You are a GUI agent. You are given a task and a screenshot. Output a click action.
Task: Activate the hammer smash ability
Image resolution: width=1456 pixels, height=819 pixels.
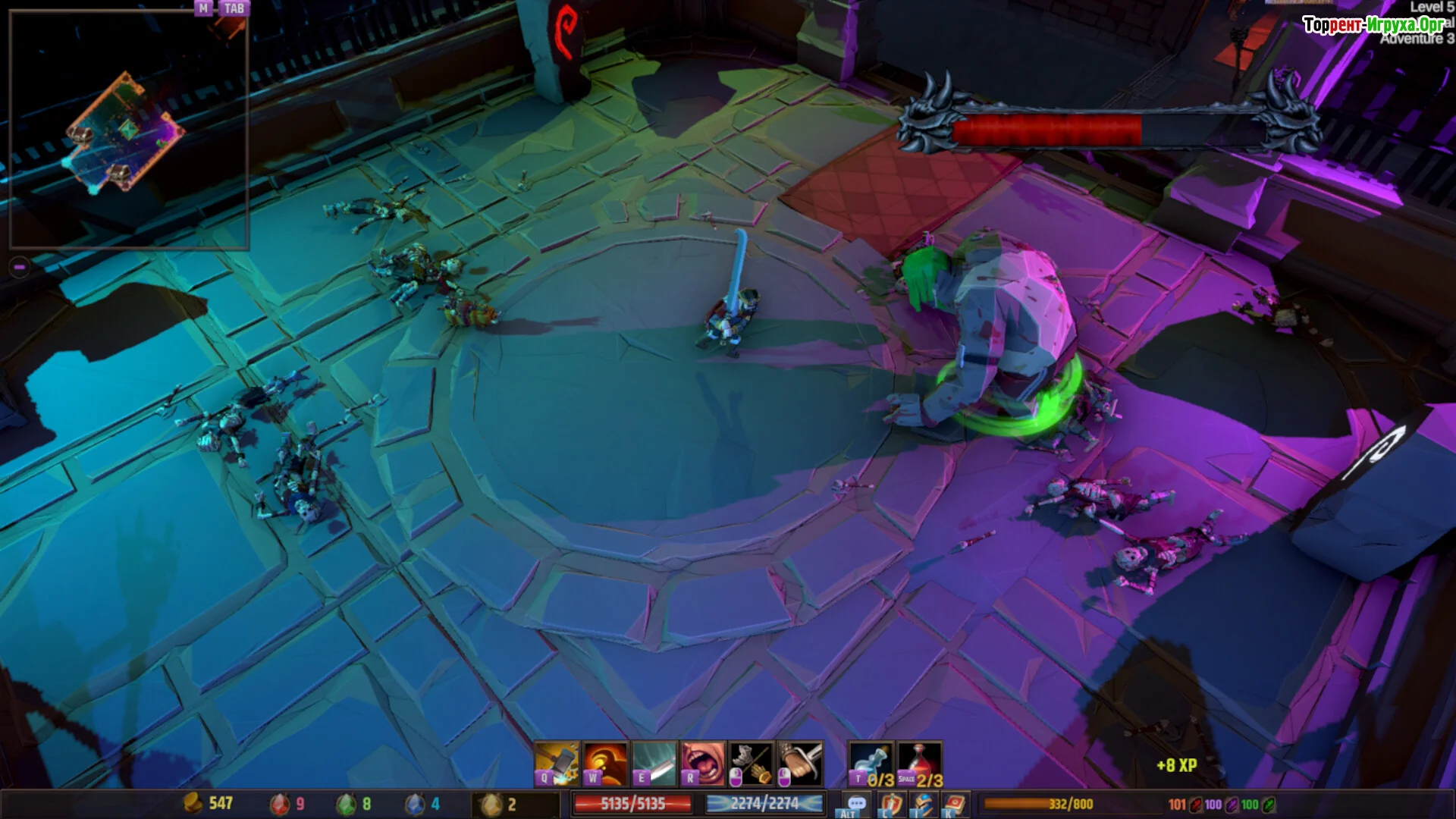point(557,764)
